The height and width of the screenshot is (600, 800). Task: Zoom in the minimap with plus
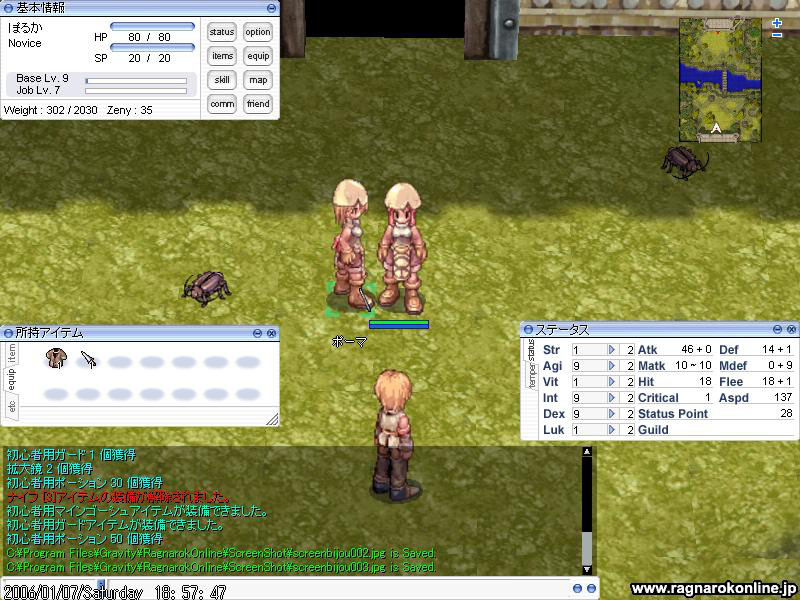[x=777, y=22]
